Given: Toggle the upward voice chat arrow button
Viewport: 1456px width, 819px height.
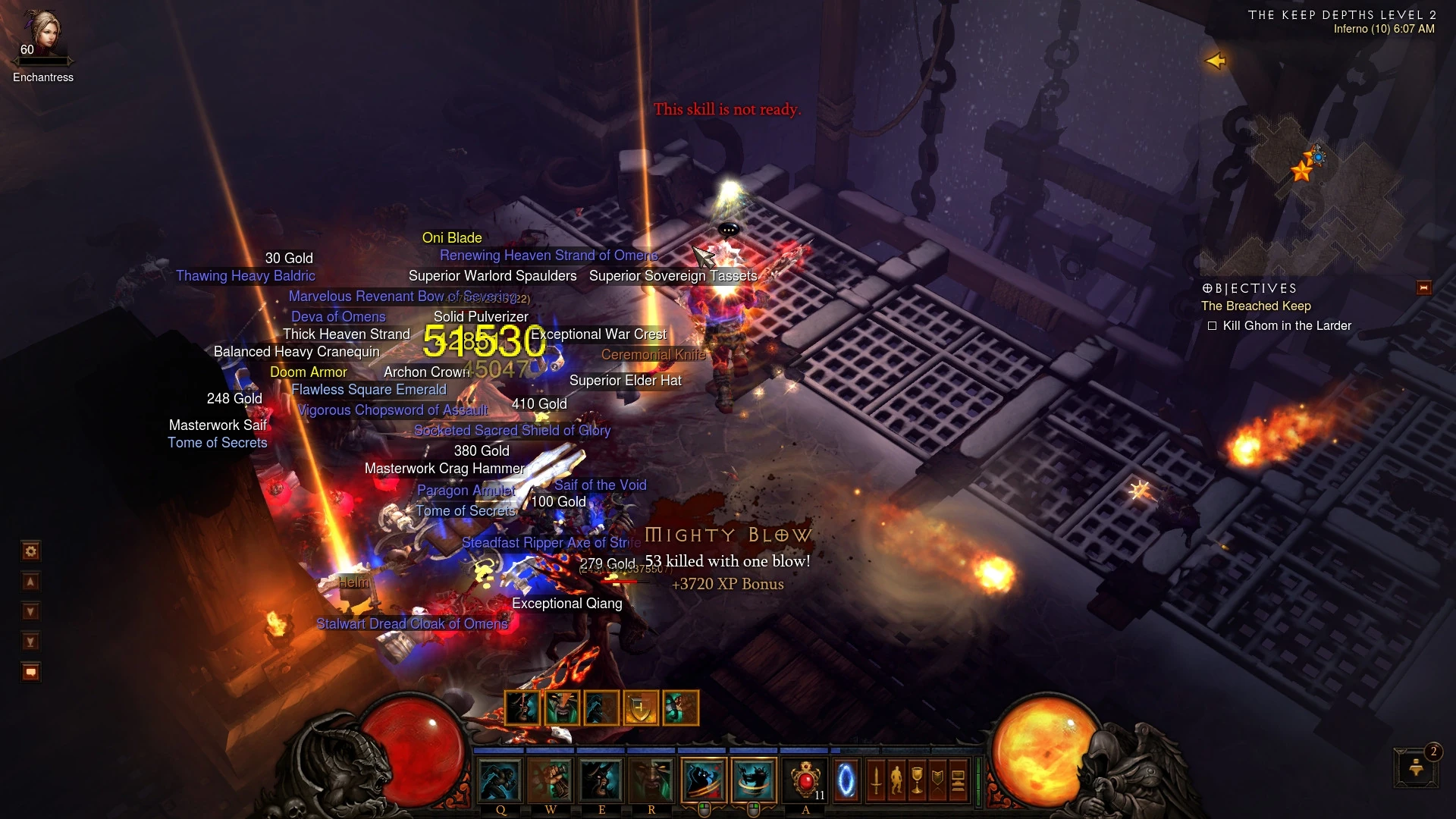Looking at the screenshot, I should [30, 582].
